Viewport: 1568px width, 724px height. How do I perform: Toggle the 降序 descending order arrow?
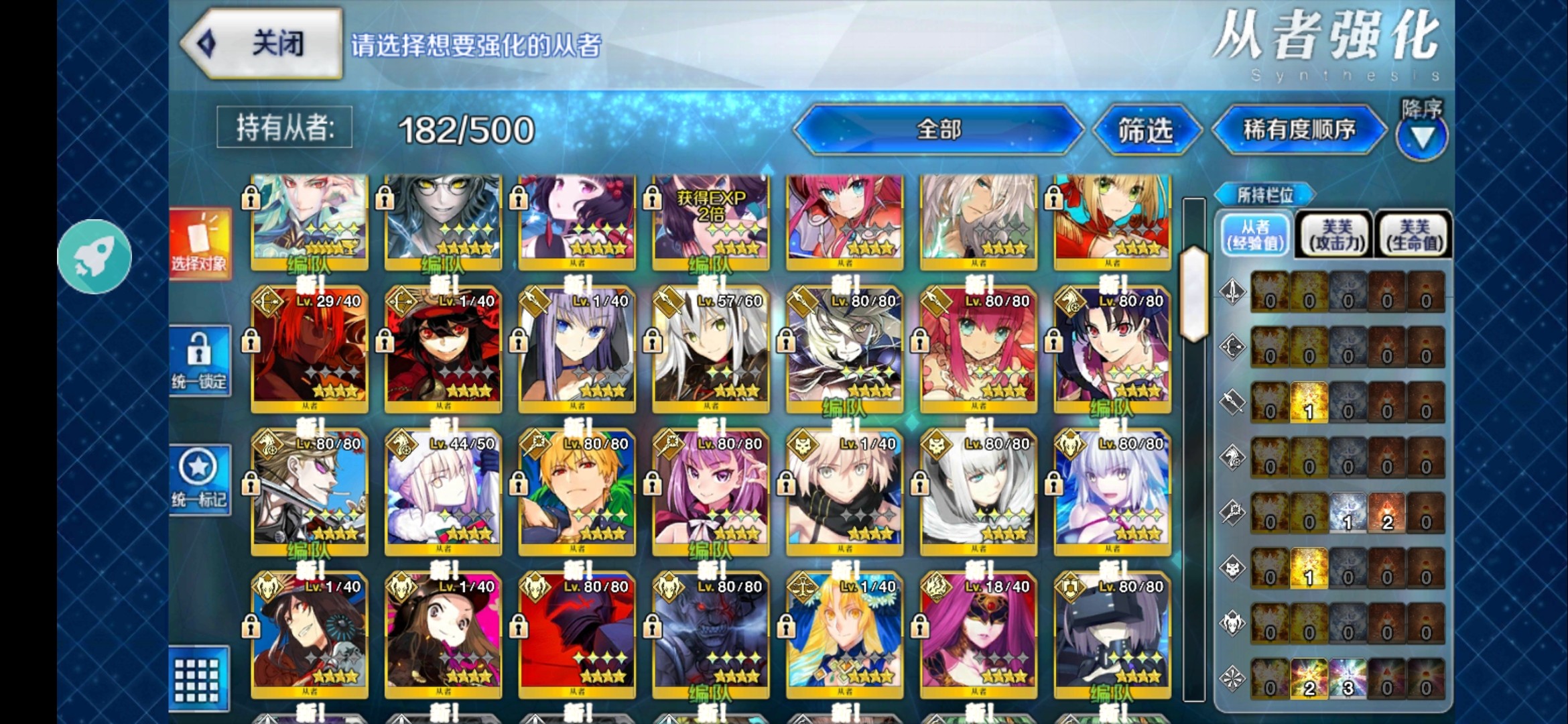tap(1422, 137)
